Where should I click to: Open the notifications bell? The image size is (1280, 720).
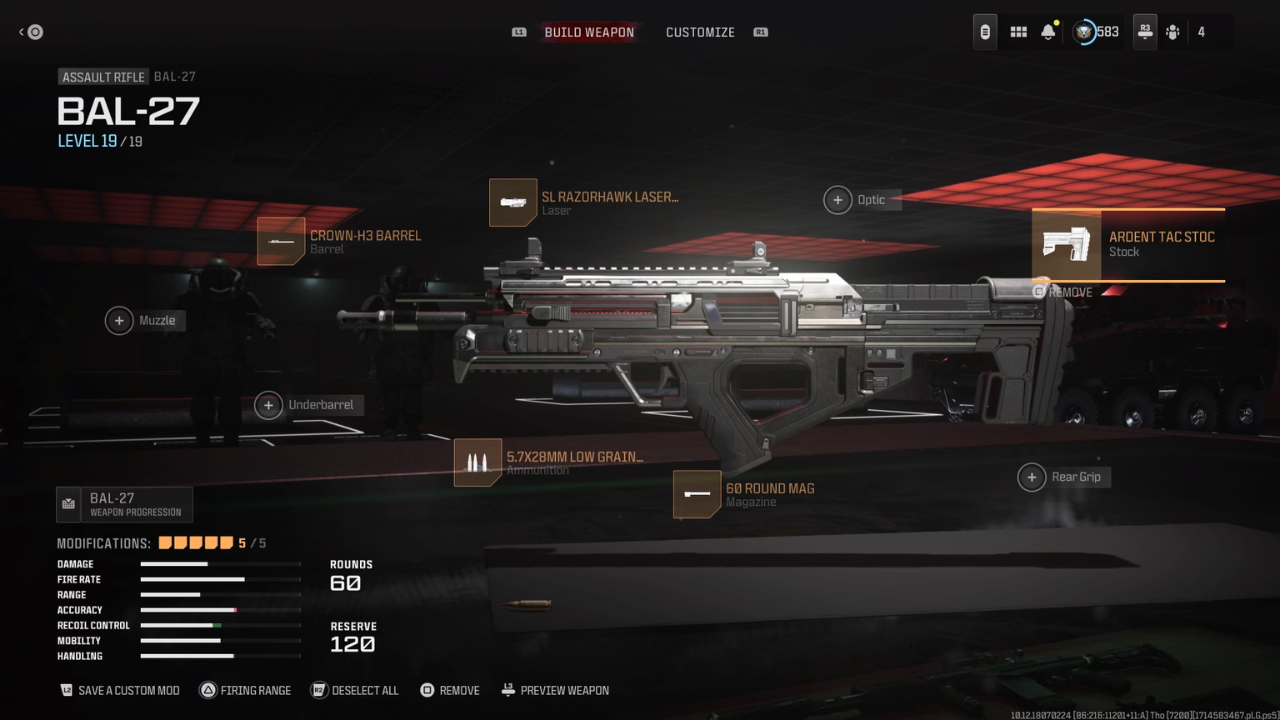1048,32
